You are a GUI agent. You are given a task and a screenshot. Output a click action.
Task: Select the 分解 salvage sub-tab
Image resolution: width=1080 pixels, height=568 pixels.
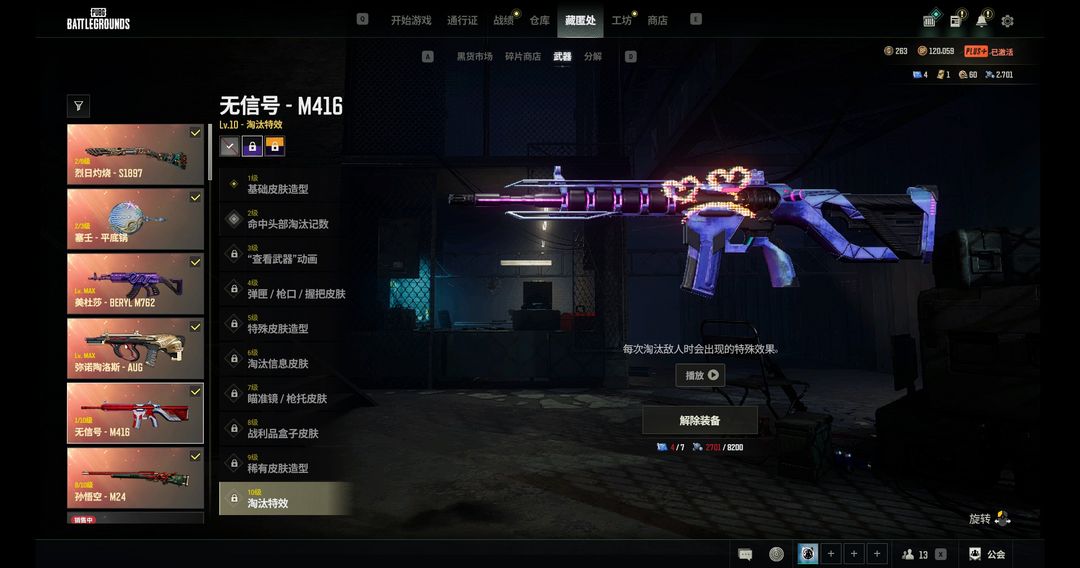pyautogui.click(x=593, y=57)
